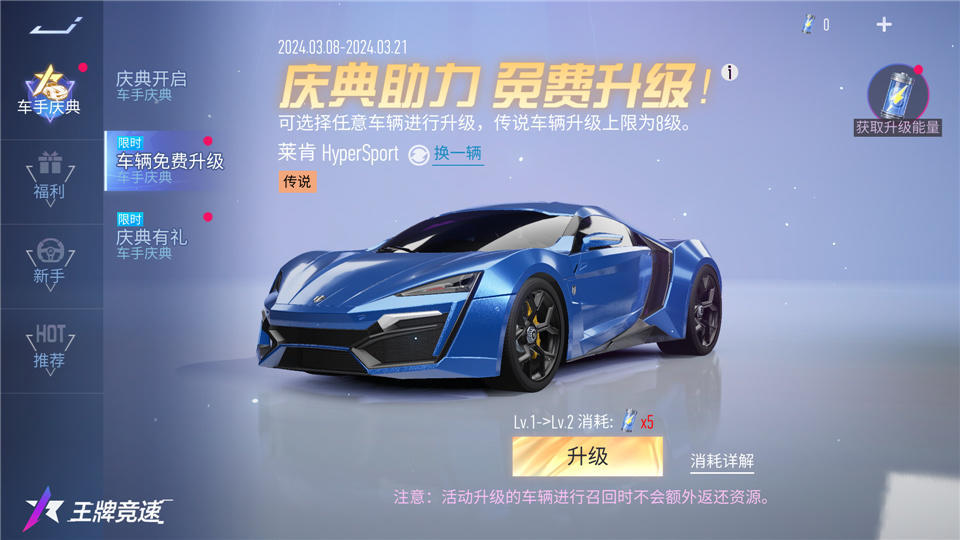Select the 车手庆典 sidebar category

(x=48, y=92)
